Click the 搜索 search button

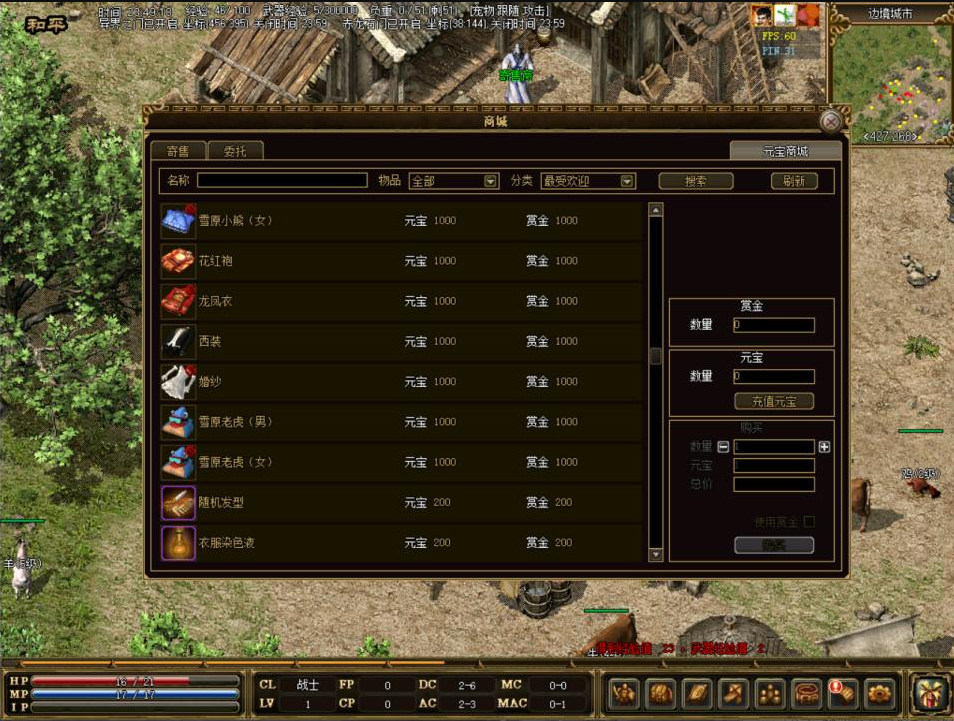click(695, 181)
